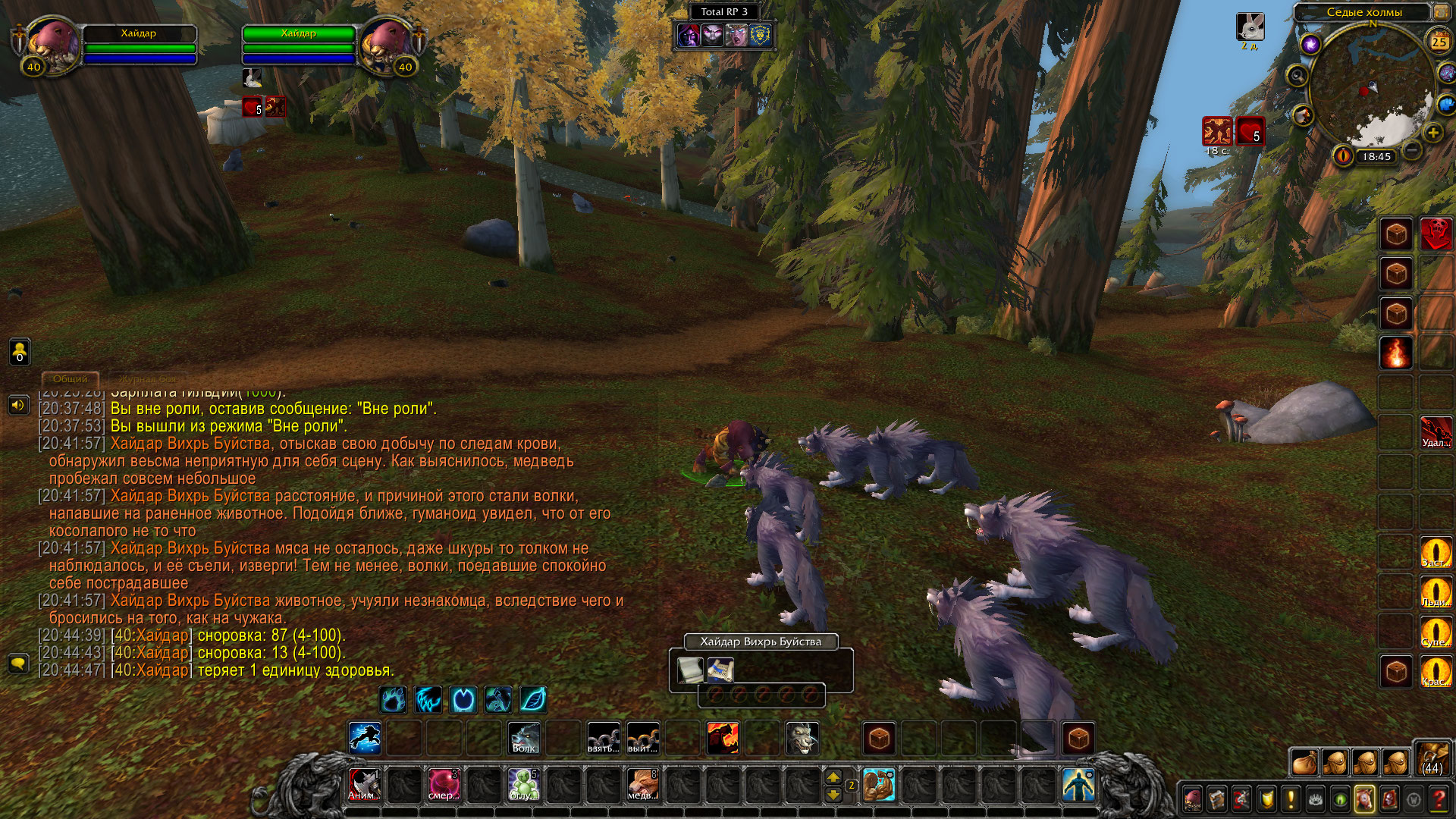Open the main backpack showing (44)

pos(1431,760)
